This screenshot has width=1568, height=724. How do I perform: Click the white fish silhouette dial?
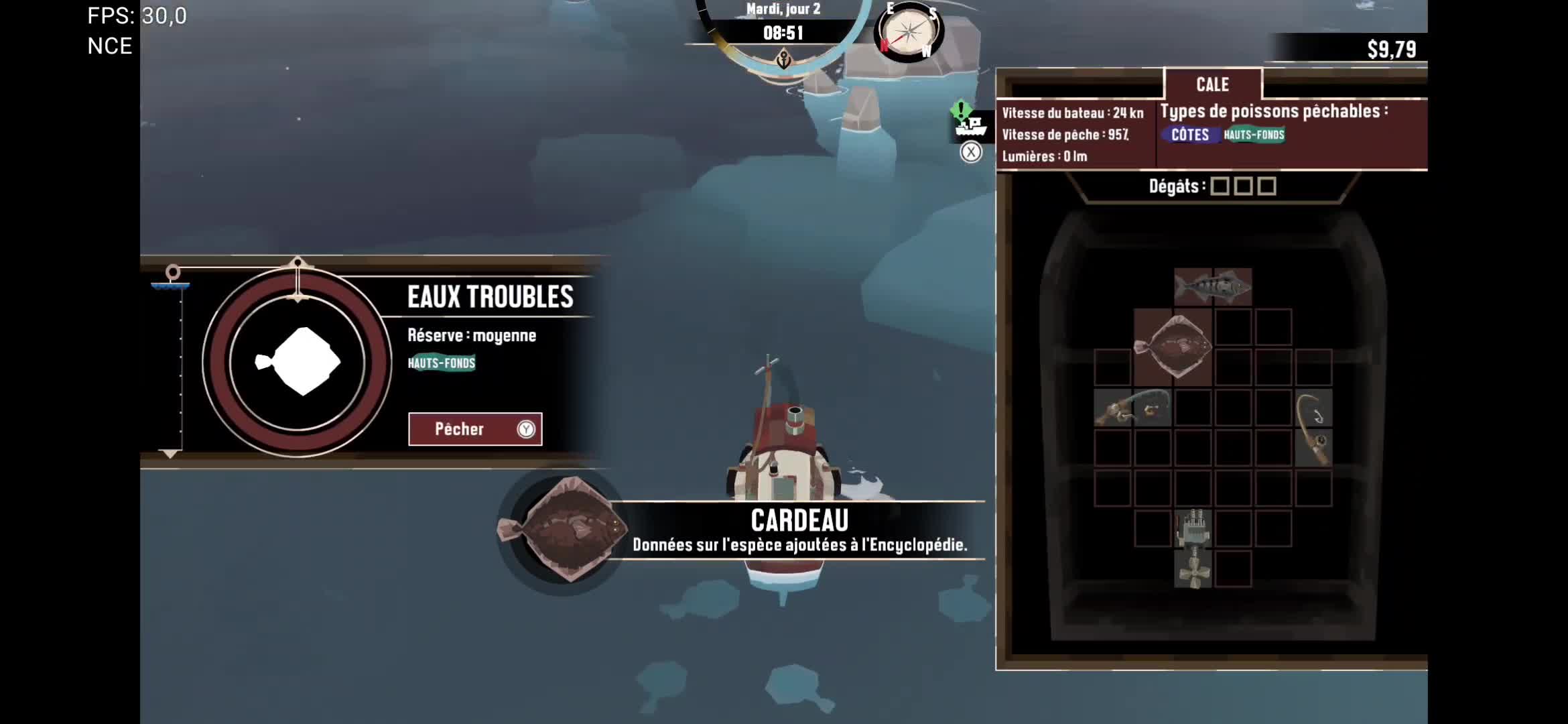[x=298, y=362]
